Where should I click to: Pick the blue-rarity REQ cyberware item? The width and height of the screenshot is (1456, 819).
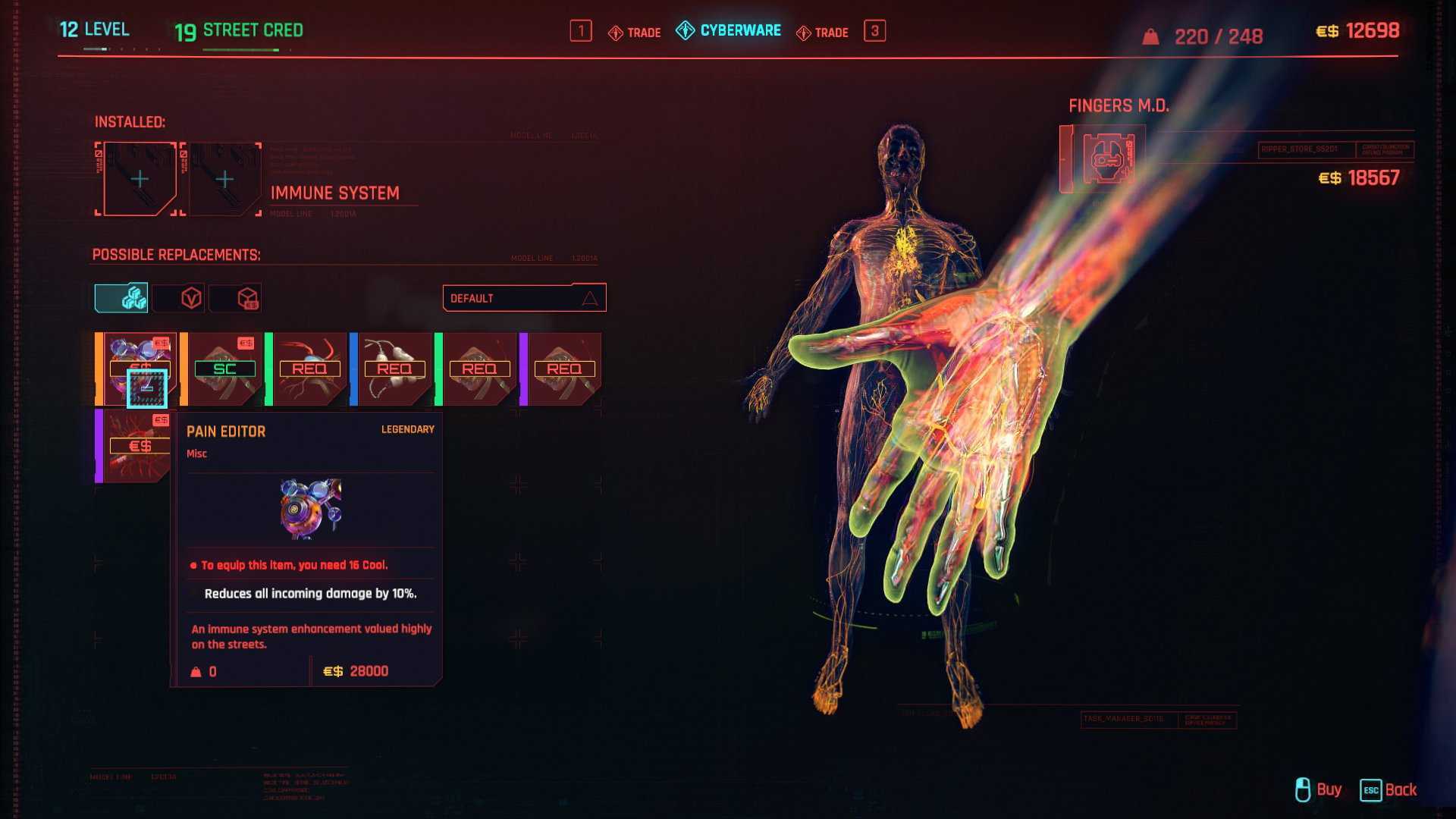point(394,369)
